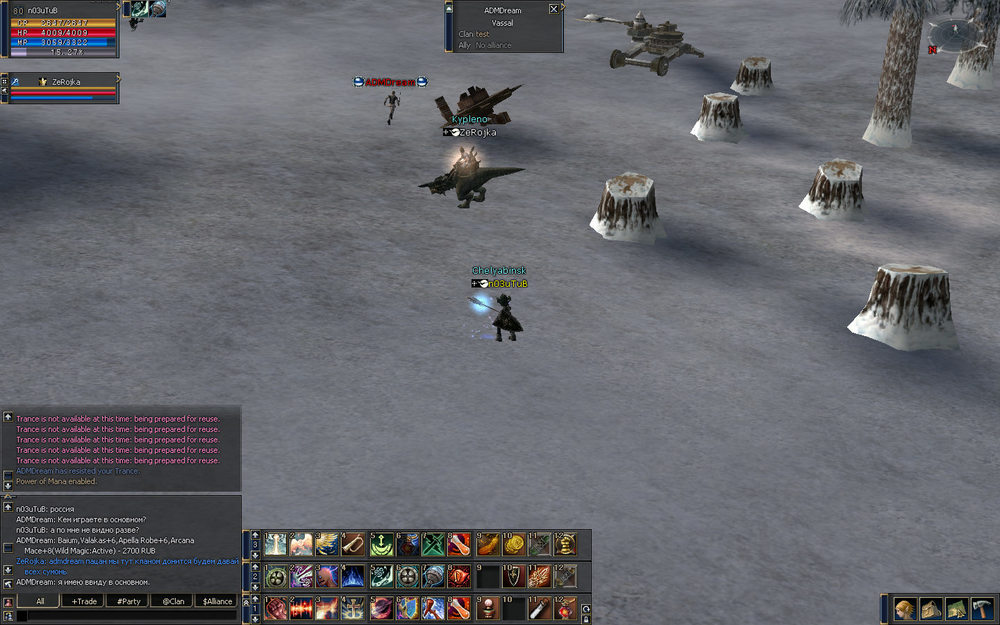
Task: Select the @Clan chat tab
Action: coord(174,601)
